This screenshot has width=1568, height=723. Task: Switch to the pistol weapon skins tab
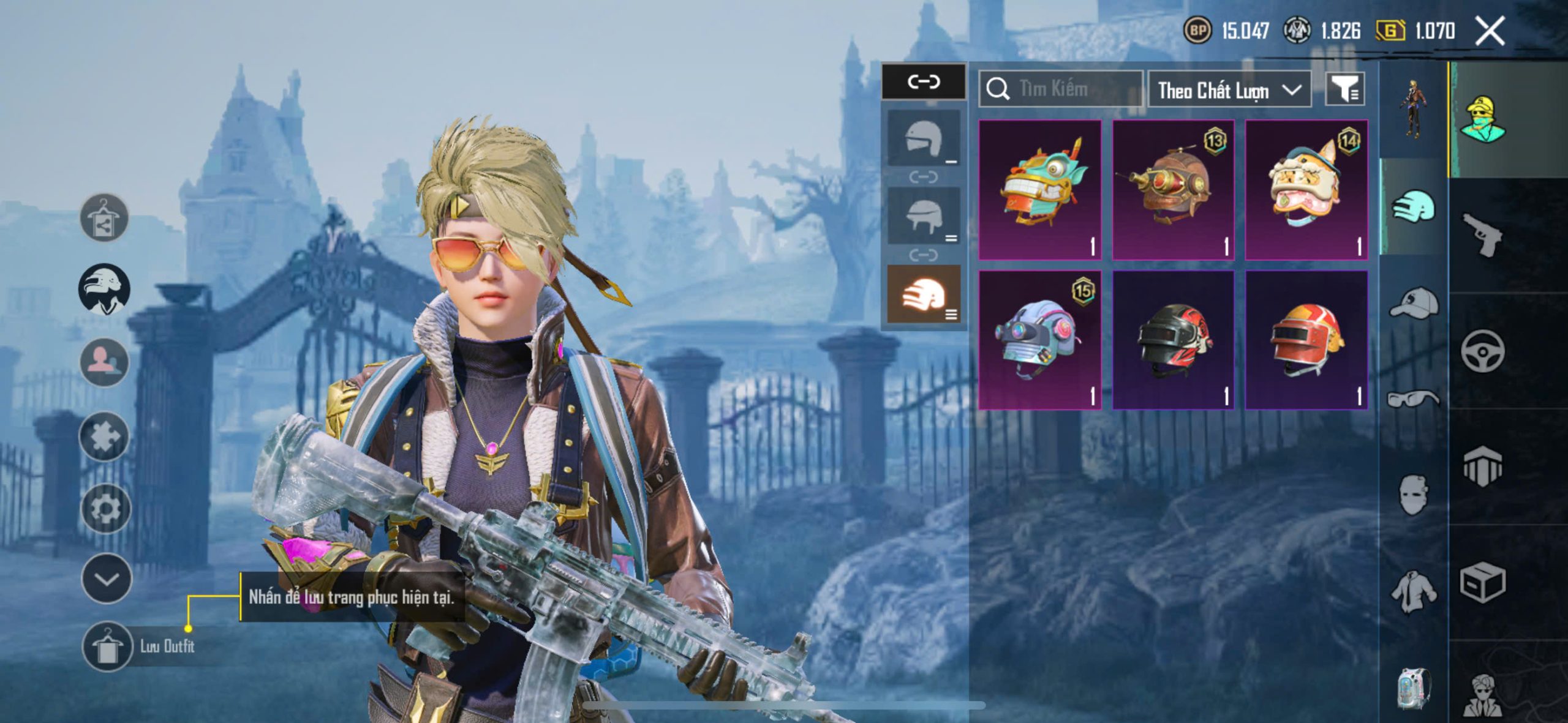click(1482, 234)
